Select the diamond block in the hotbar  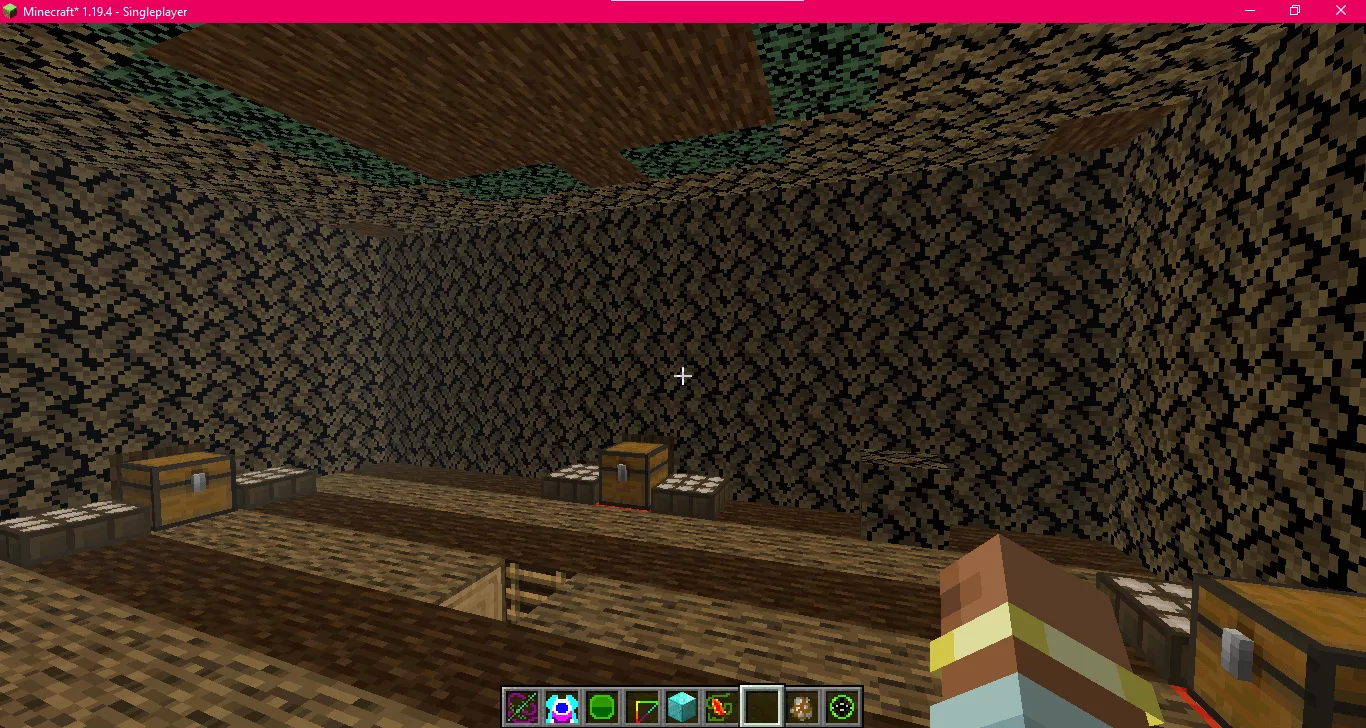pos(681,706)
